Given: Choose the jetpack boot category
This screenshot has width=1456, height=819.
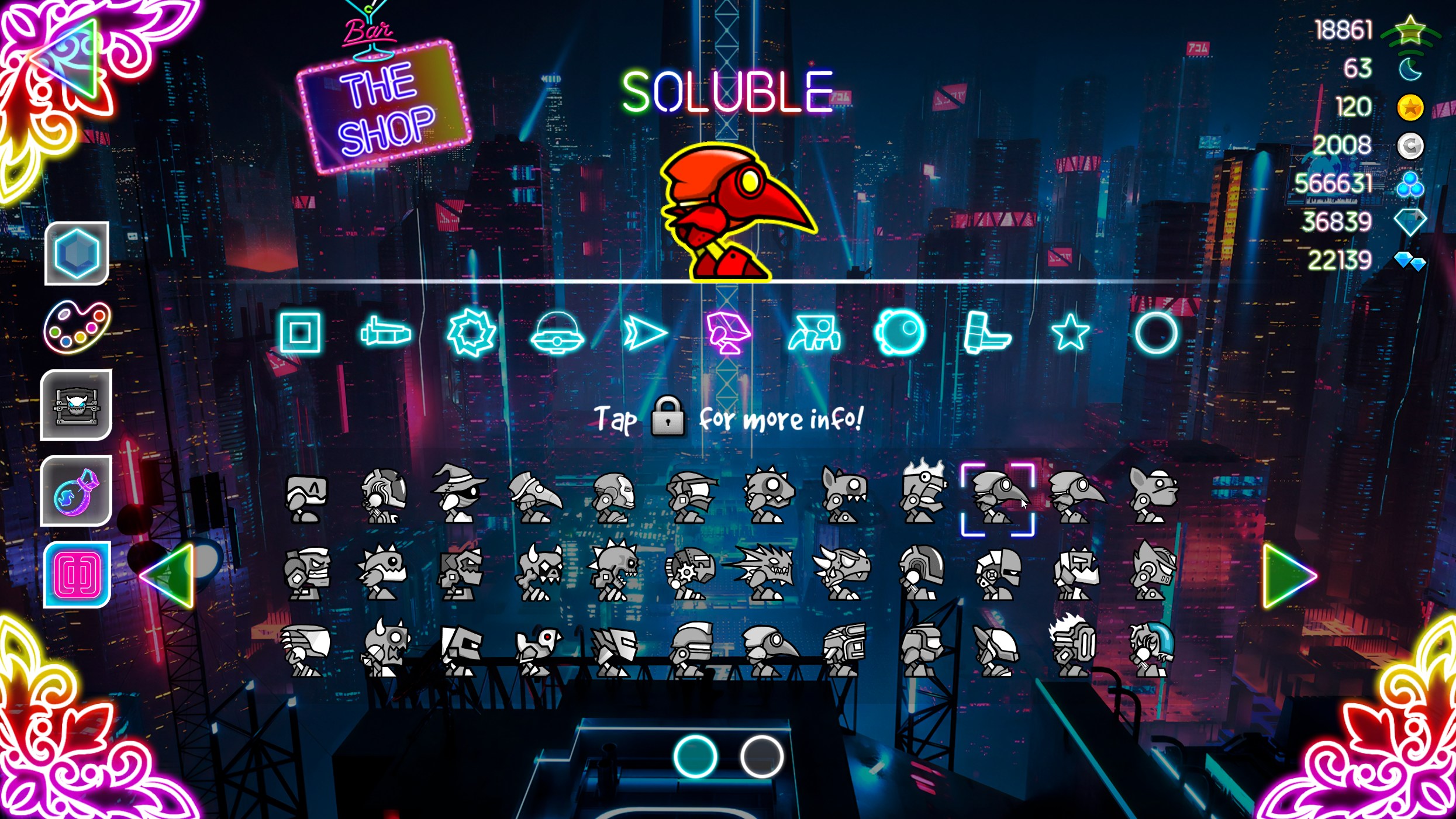Looking at the screenshot, I should tap(985, 333).
